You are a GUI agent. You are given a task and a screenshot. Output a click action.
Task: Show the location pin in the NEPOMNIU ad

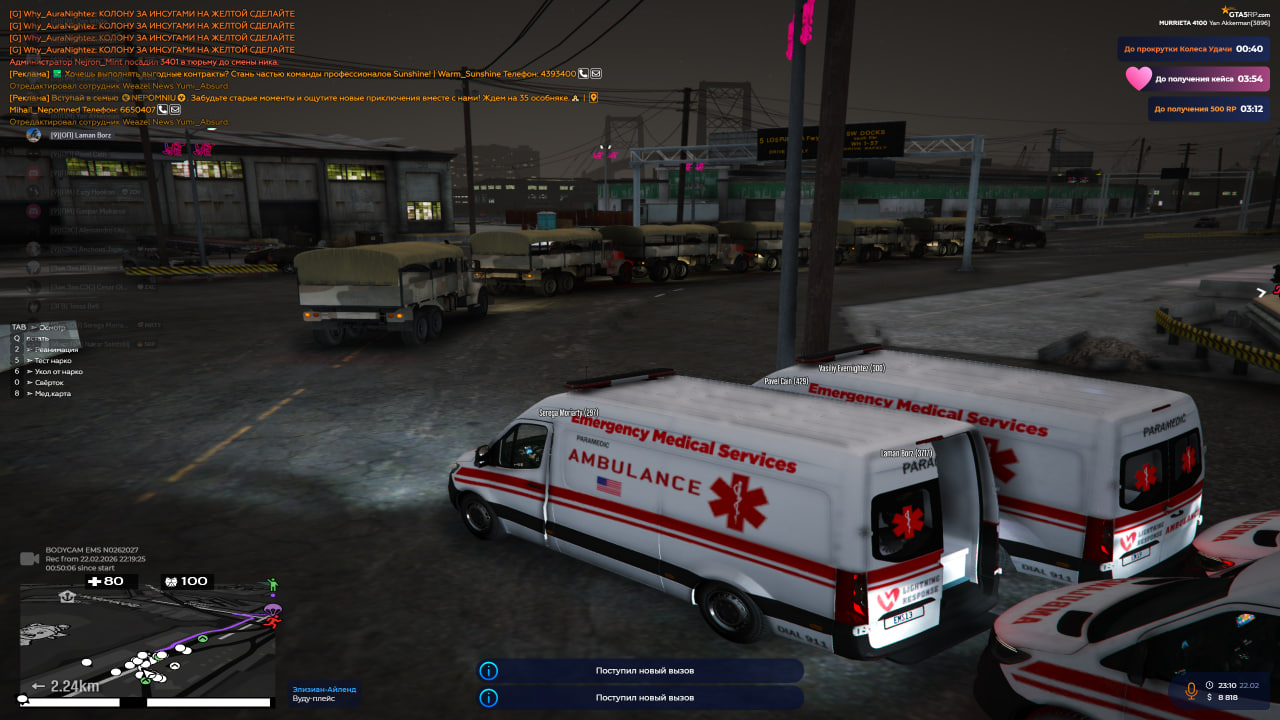(x=593, y=98)
